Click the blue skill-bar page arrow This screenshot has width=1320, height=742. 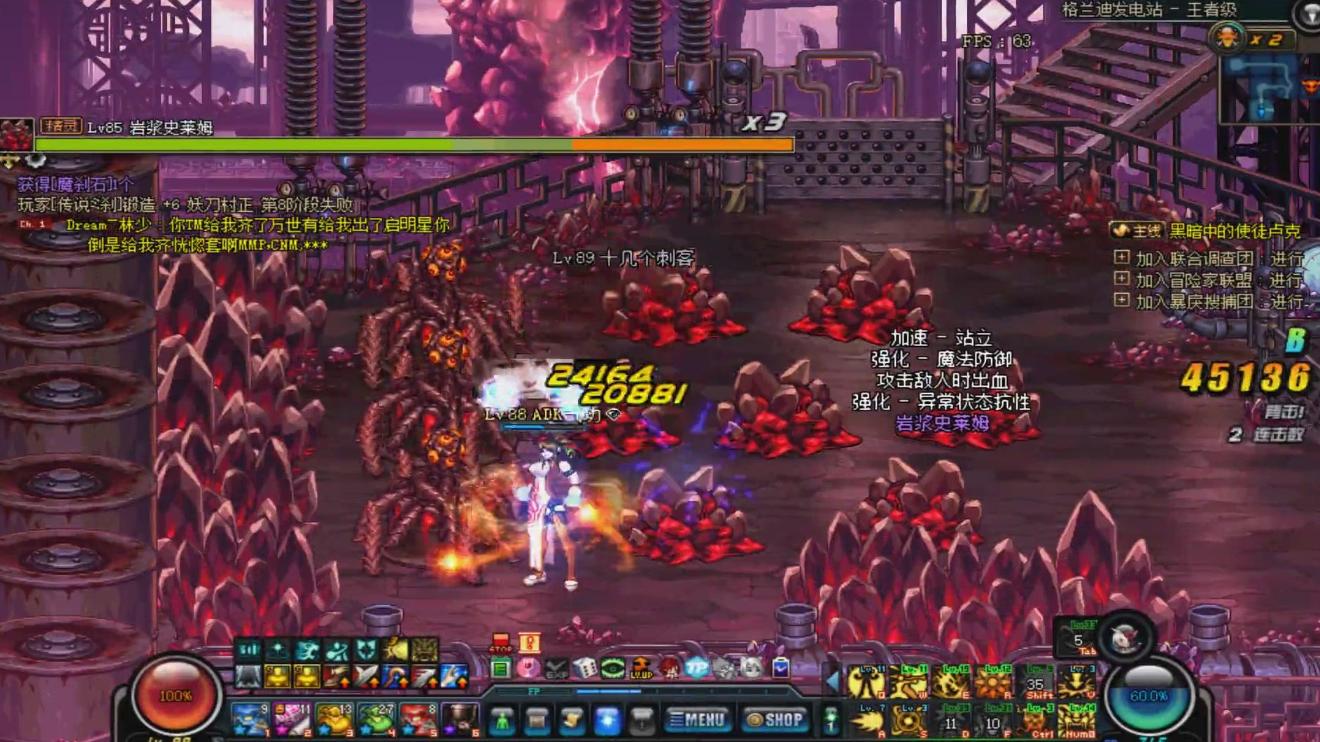pyautogui.click(x=831, y=681)
